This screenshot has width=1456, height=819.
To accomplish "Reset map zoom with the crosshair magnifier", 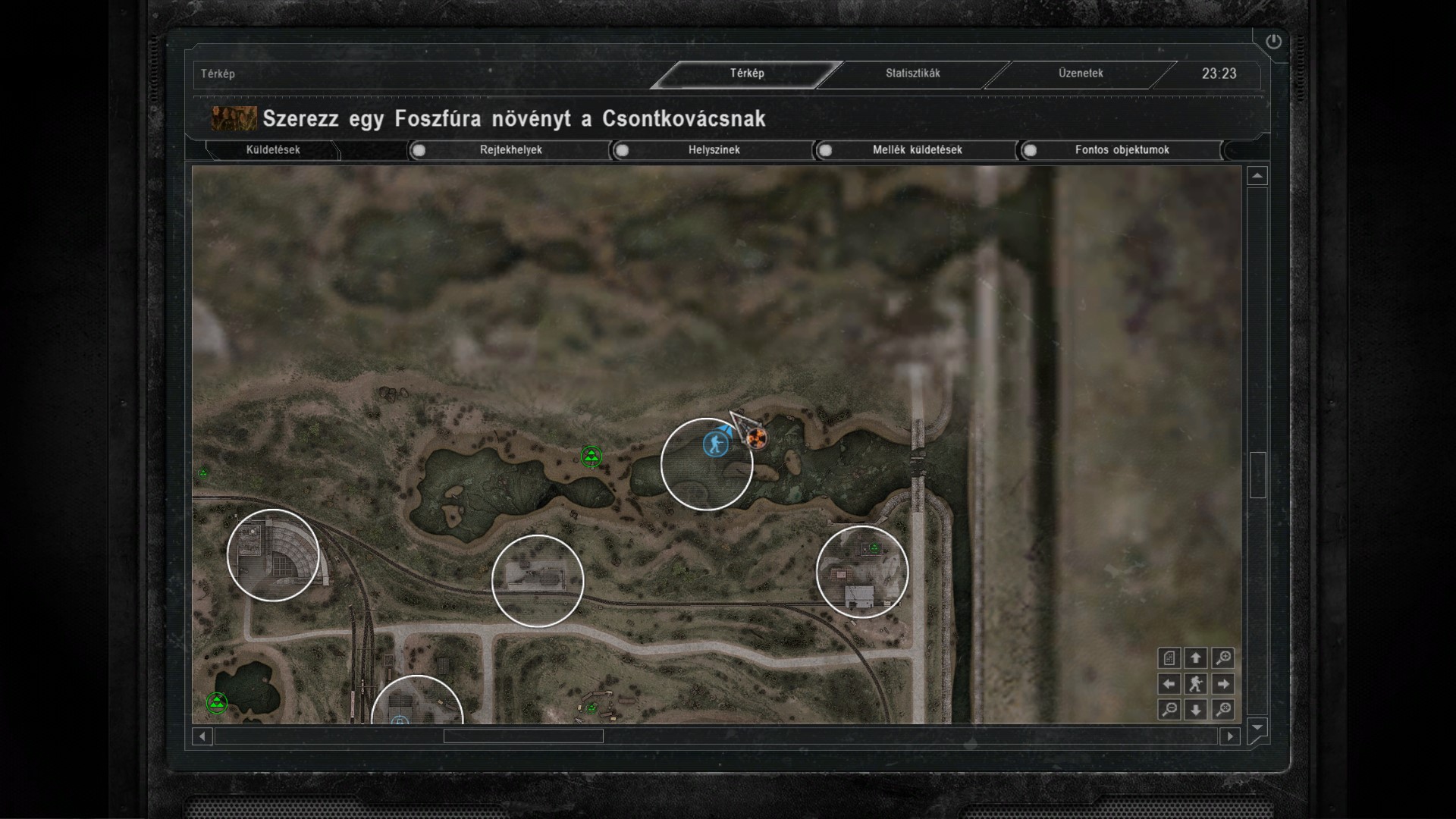I will pyautogui.click(x=1222, y=710).
